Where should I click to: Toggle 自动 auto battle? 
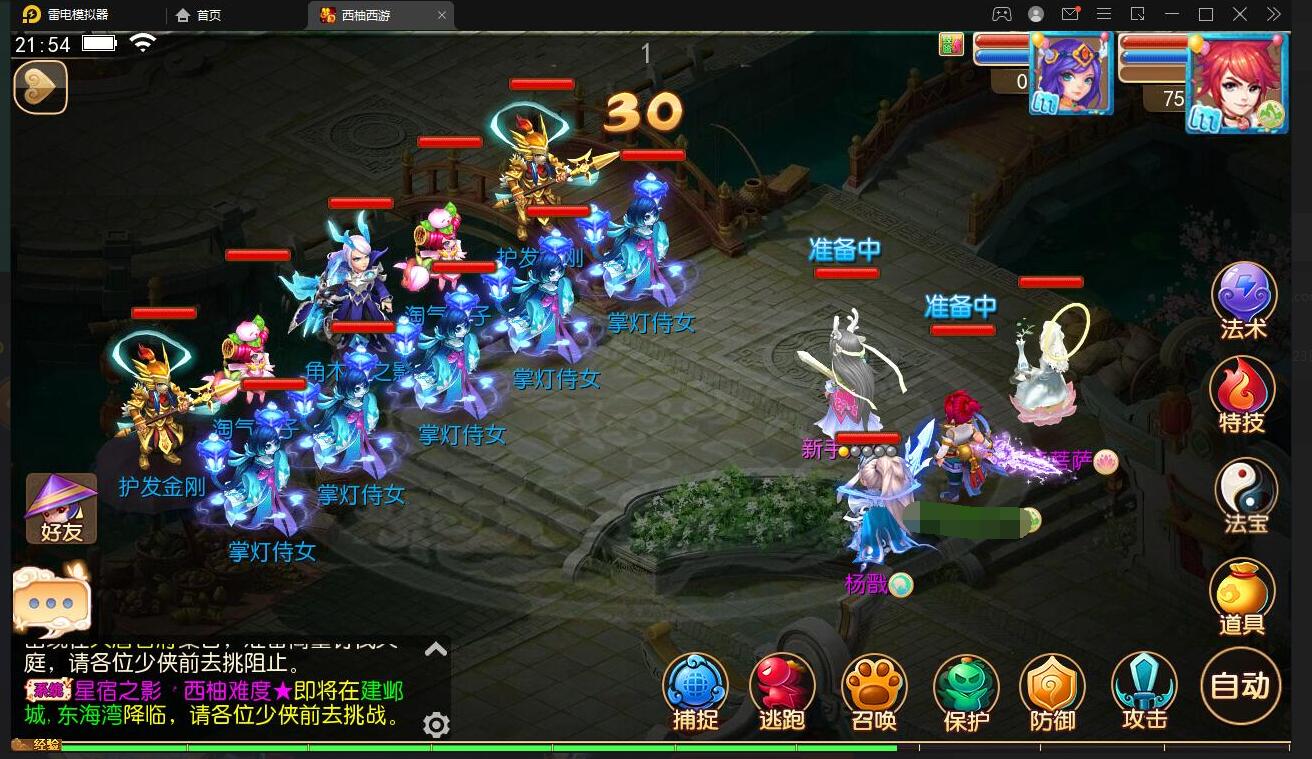[x=1240, y=685]
